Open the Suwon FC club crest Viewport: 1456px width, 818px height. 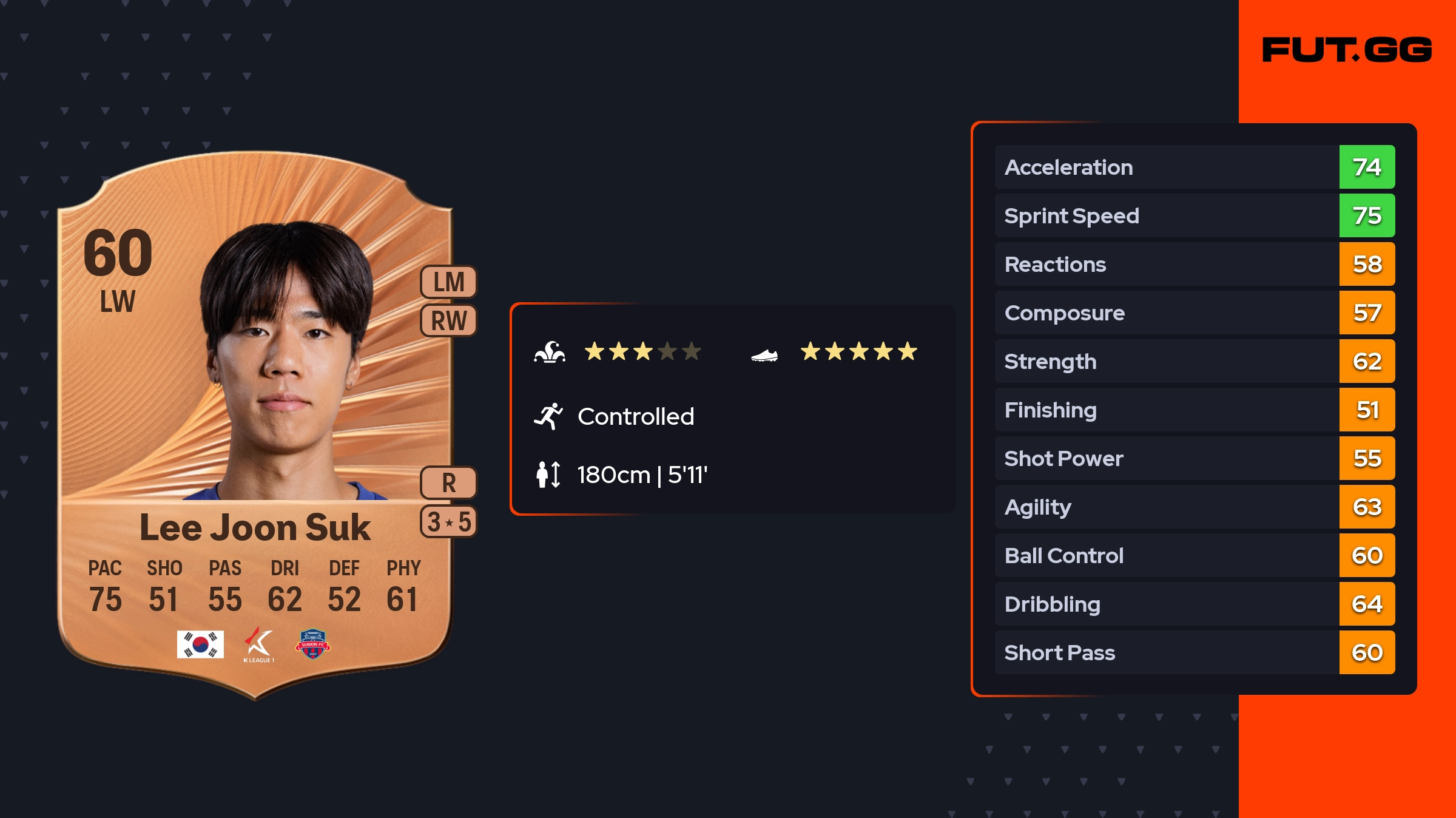click(313, 644)
